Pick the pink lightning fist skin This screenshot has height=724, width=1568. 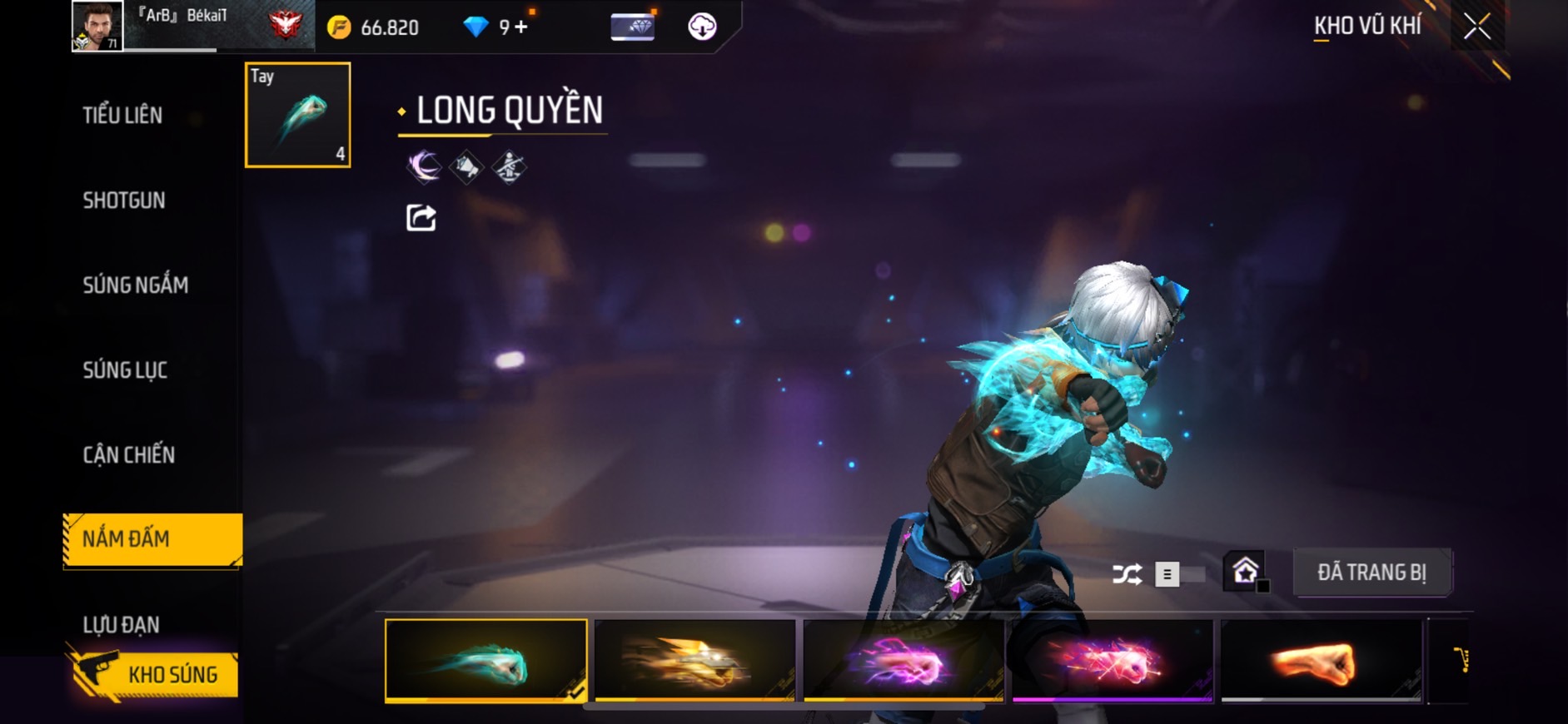click(903, 662)
